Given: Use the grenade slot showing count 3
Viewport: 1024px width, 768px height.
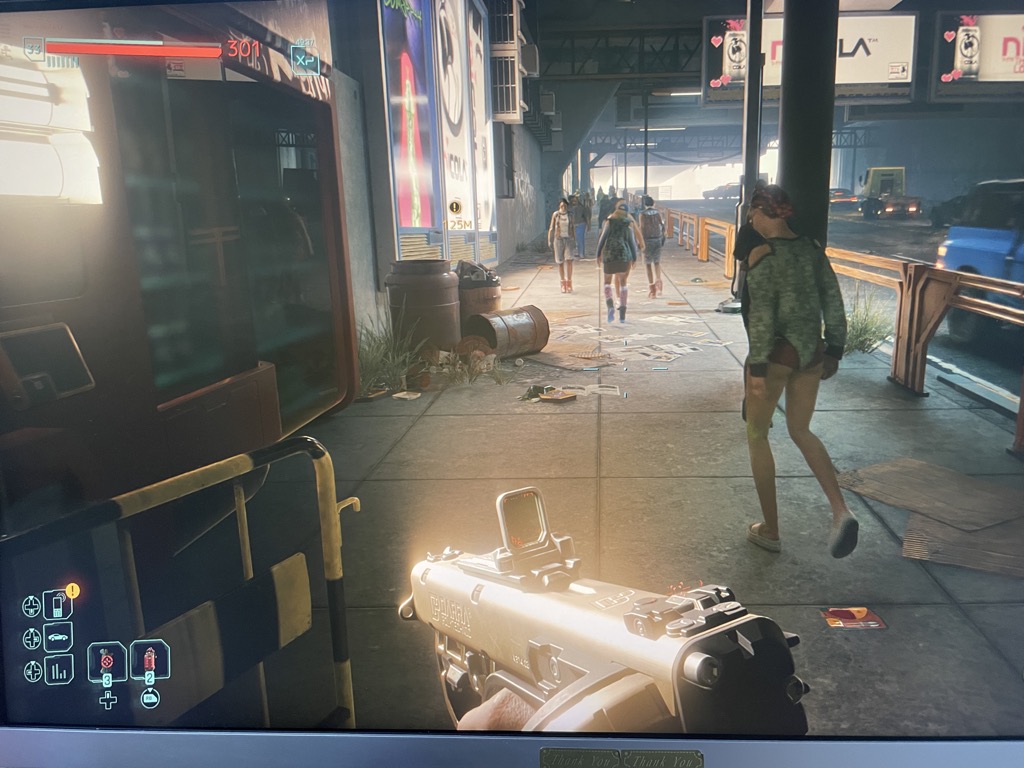Looking at the screenshot, I should 107,661.
